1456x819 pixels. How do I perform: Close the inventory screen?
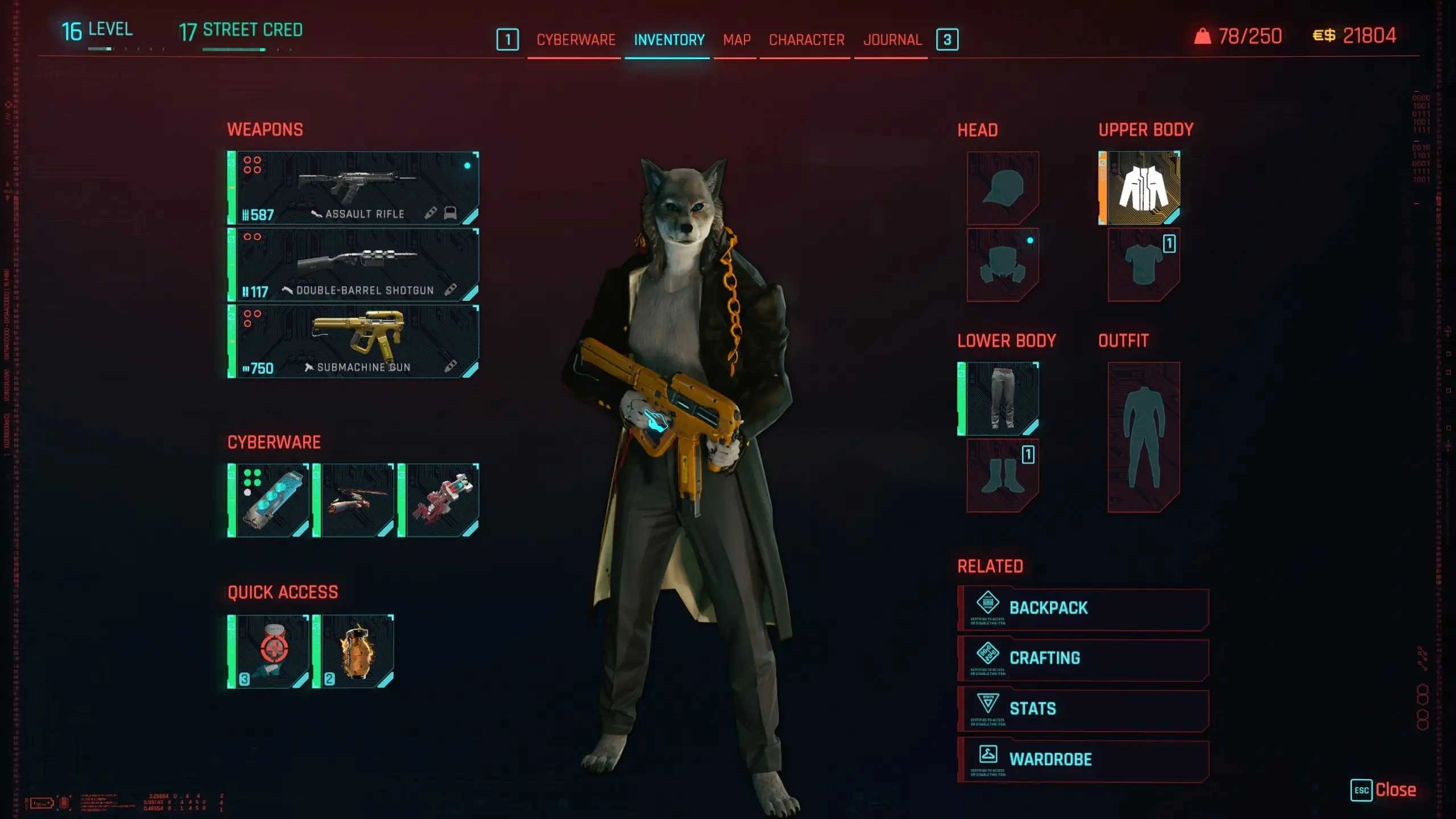click(x=1383, y=790)
